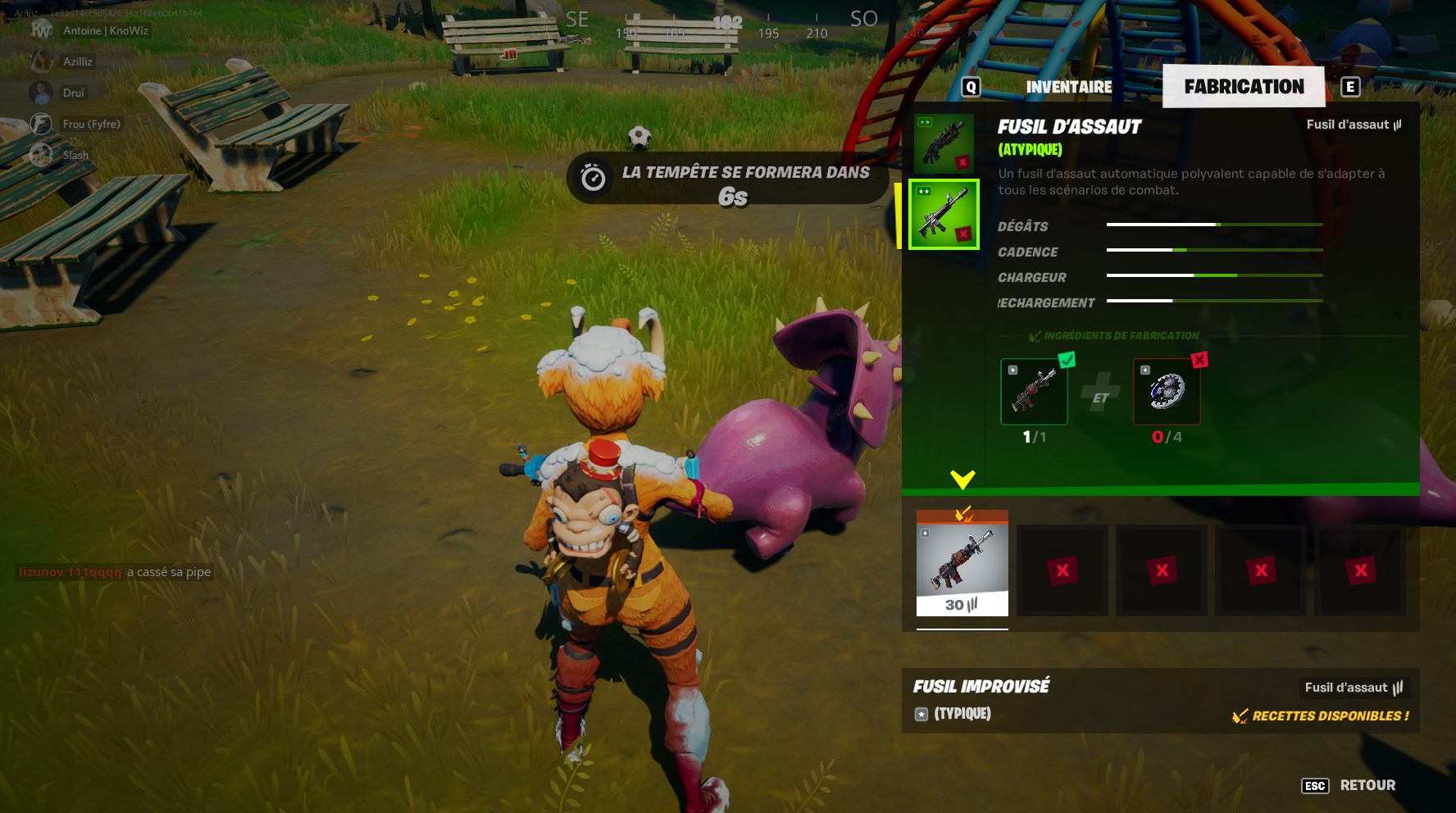Select the highlighted two-star assault rifle icon

tap(944, 215)
